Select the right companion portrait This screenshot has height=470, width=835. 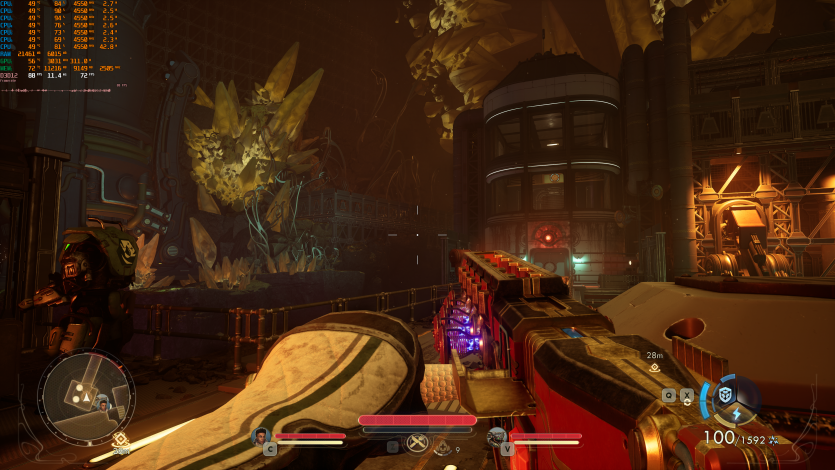497,436
